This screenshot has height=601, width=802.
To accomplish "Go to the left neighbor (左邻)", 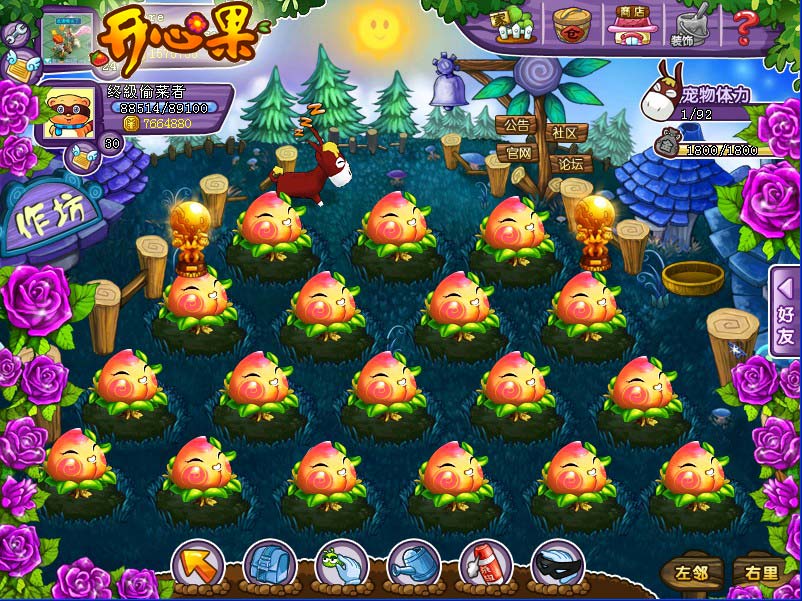I will [x=690, y=572].
